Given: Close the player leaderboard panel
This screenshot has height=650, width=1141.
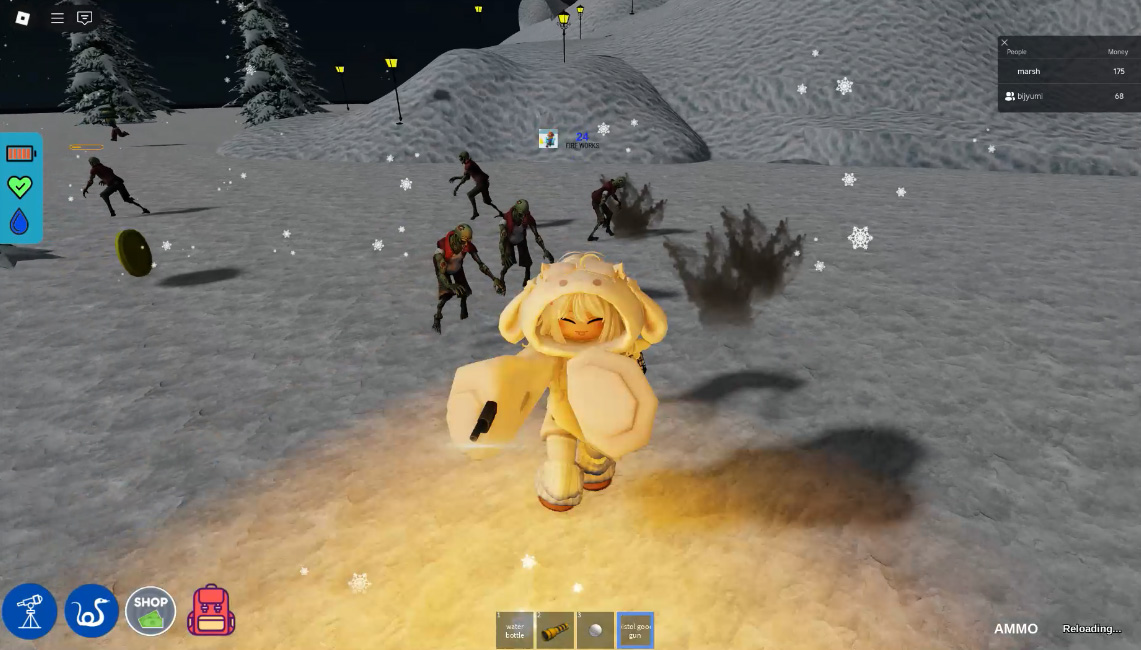Looking at the screenshot, I should (1005, 42).
